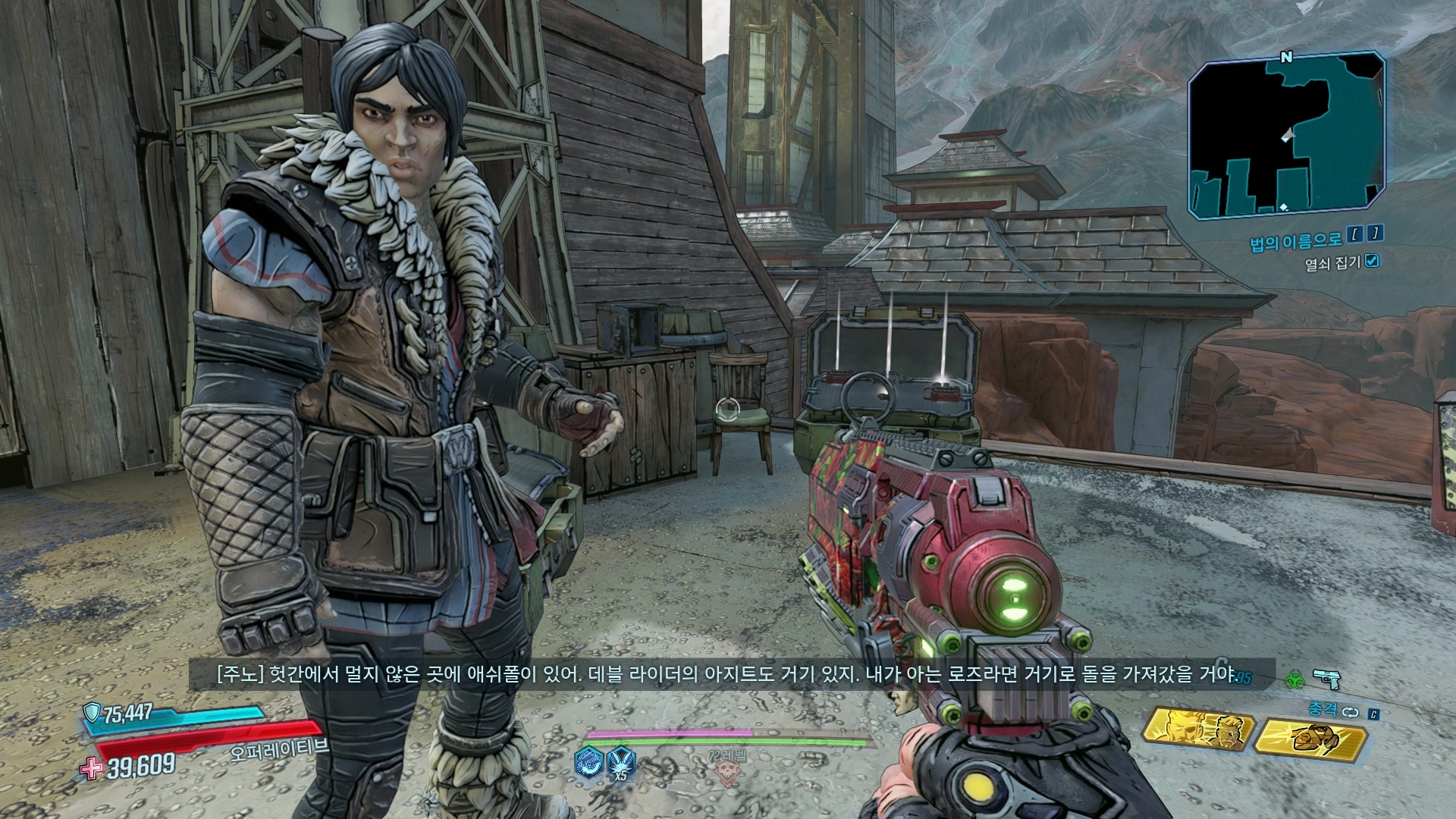
Task: Activate the two-faces action skill icon
Action: coord(1197,732)
